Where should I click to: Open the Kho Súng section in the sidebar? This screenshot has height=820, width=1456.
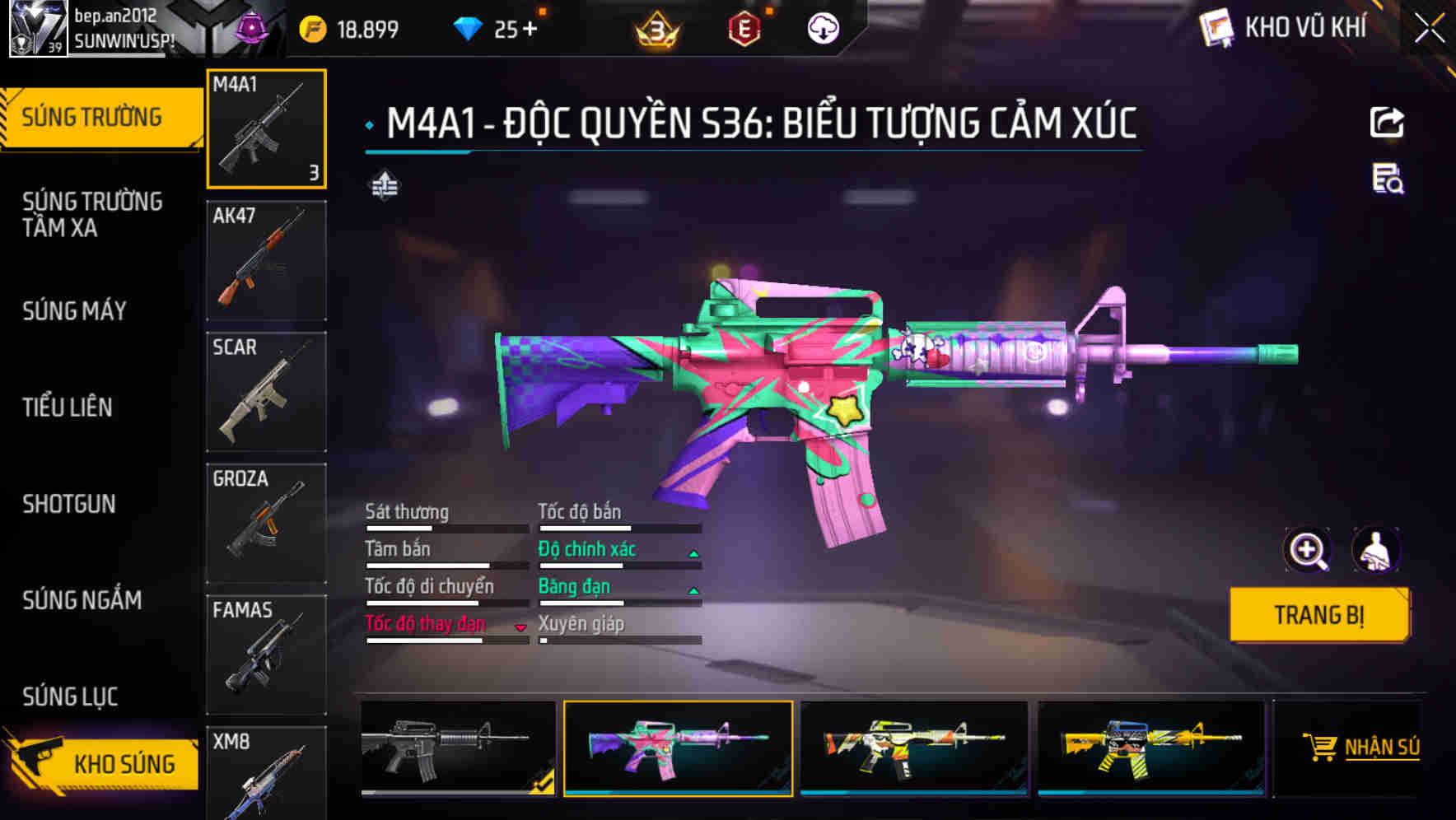(x=99, y=763)
